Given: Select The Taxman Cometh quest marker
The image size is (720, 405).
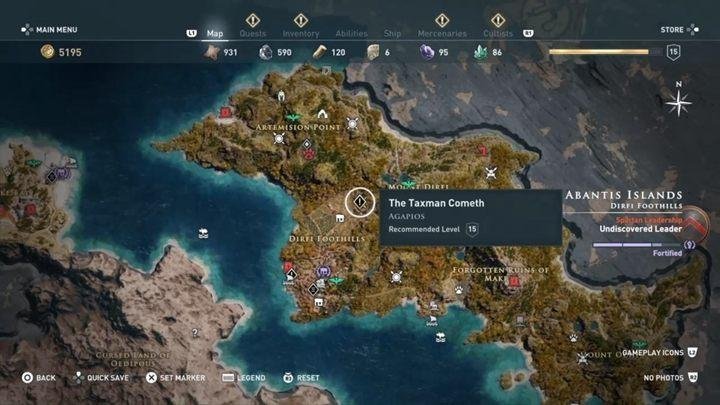Looking at the screenshot, I should [x=359, y=202].
